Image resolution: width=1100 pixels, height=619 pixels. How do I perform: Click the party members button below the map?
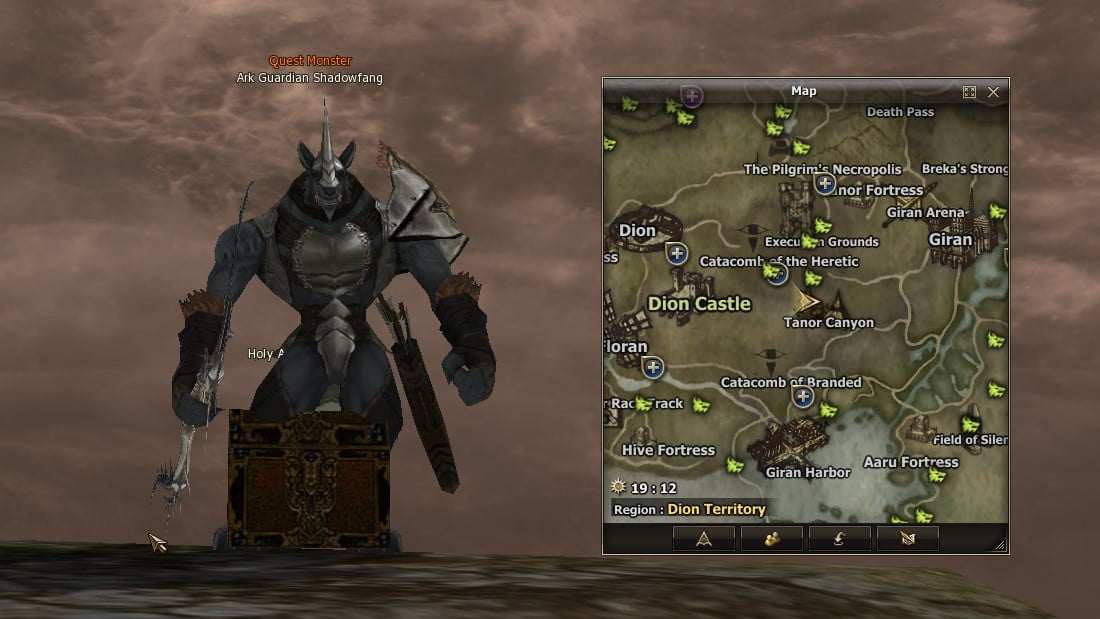click(x=771, y=539)
